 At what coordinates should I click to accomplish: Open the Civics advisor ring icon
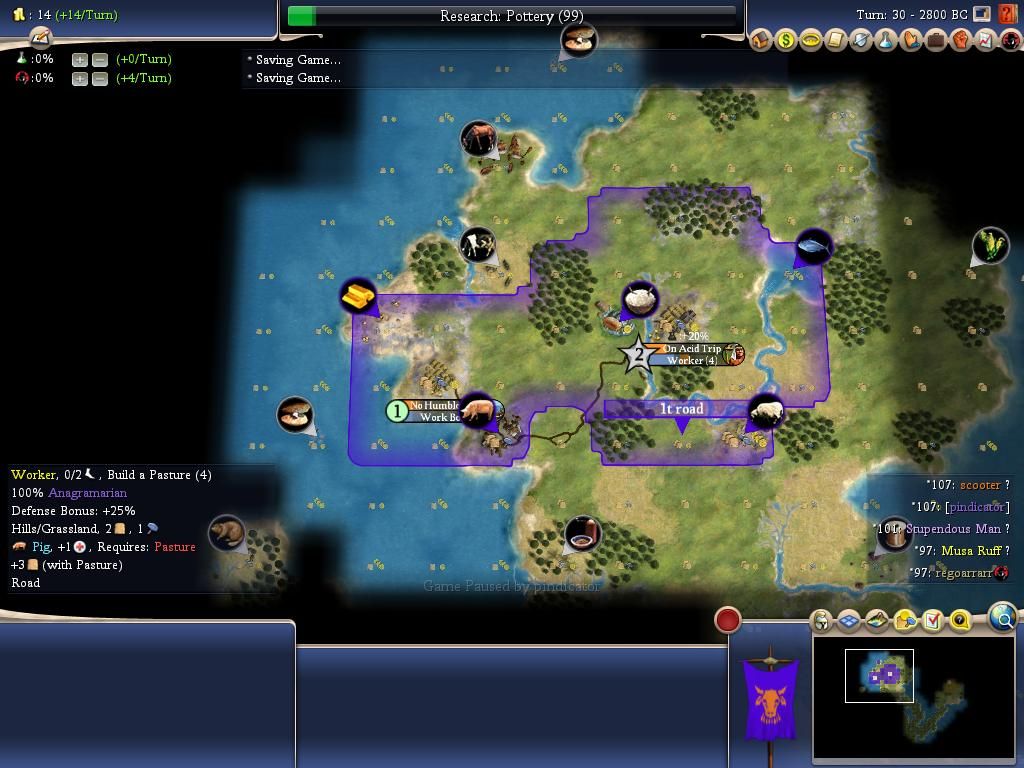tap(811, 41)
